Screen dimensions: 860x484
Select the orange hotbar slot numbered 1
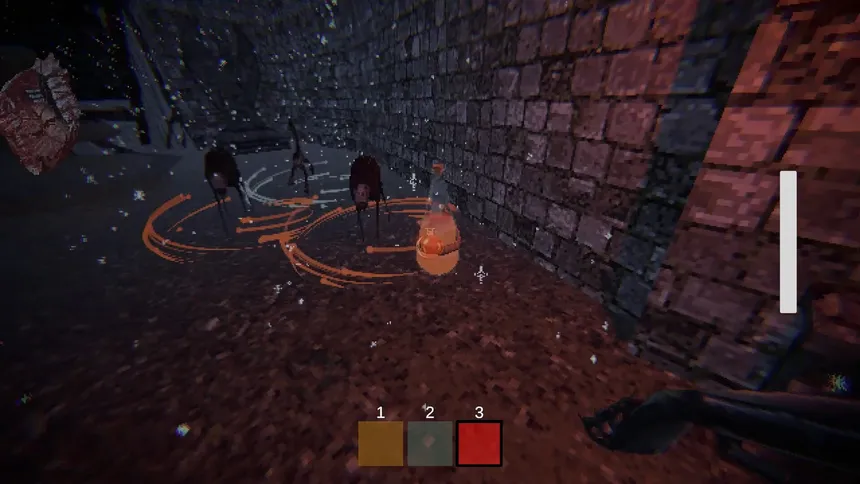click(381, 443)
